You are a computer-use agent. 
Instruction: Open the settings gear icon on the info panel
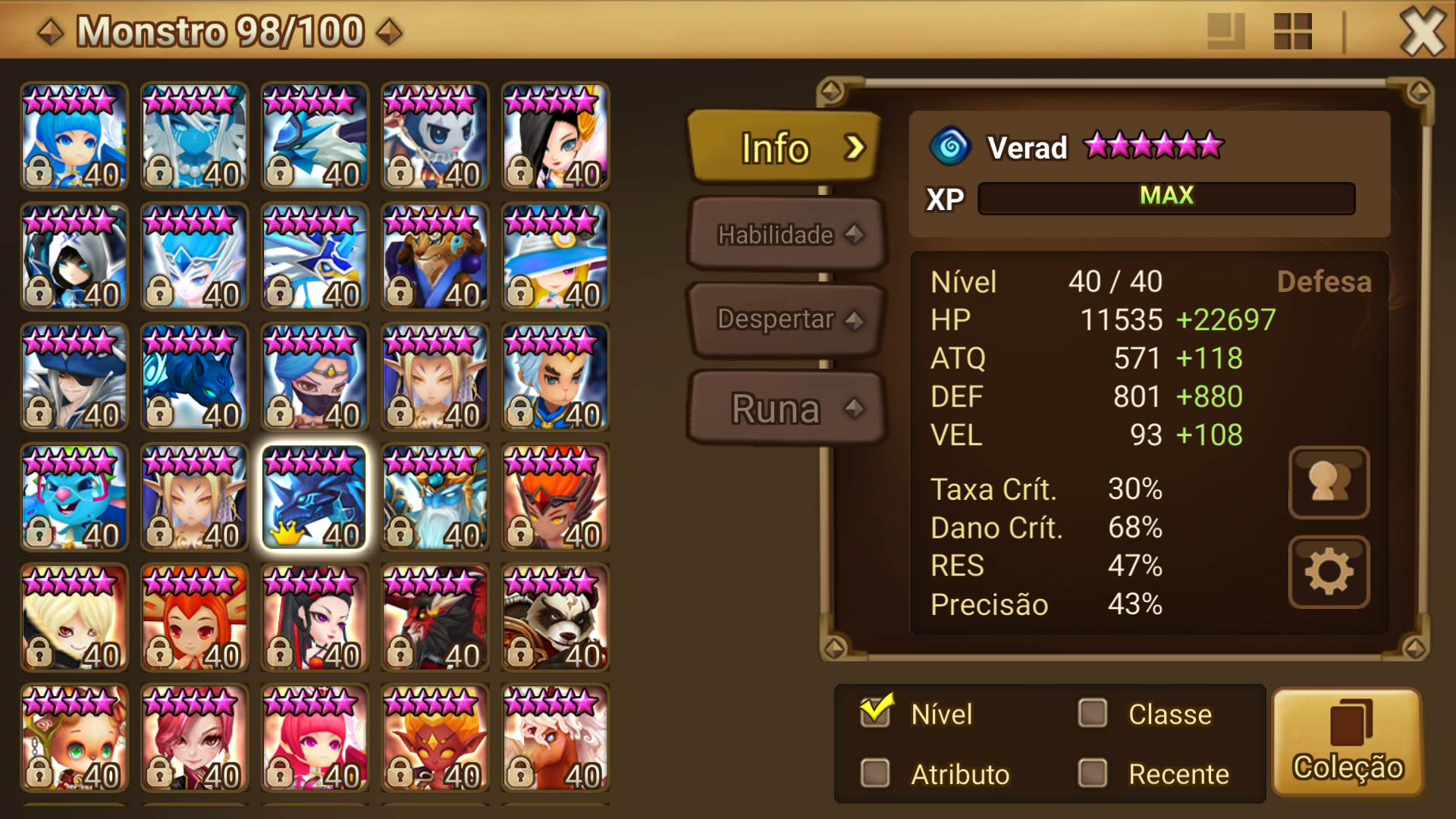1329,573
